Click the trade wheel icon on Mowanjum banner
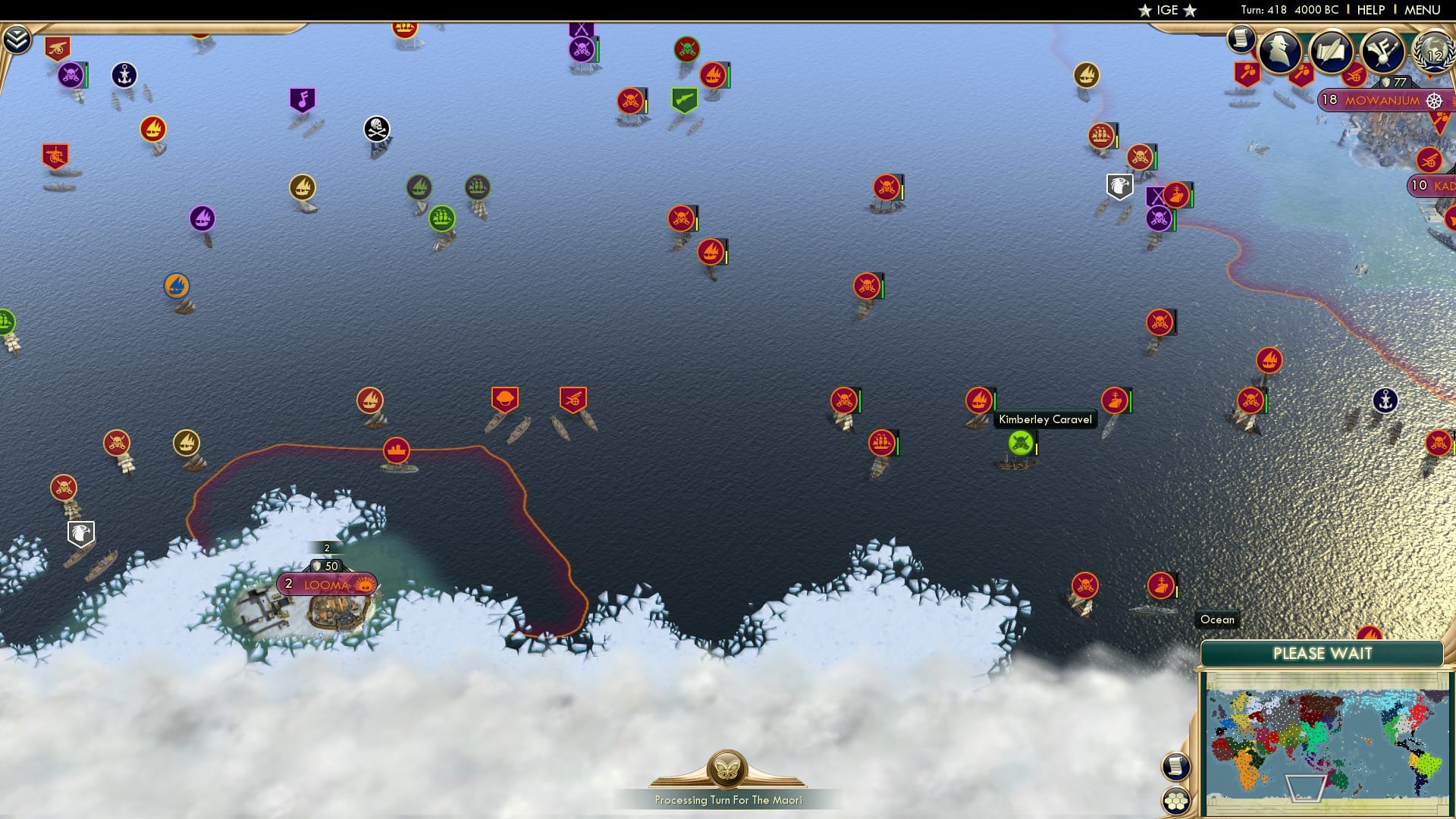 1433,102
